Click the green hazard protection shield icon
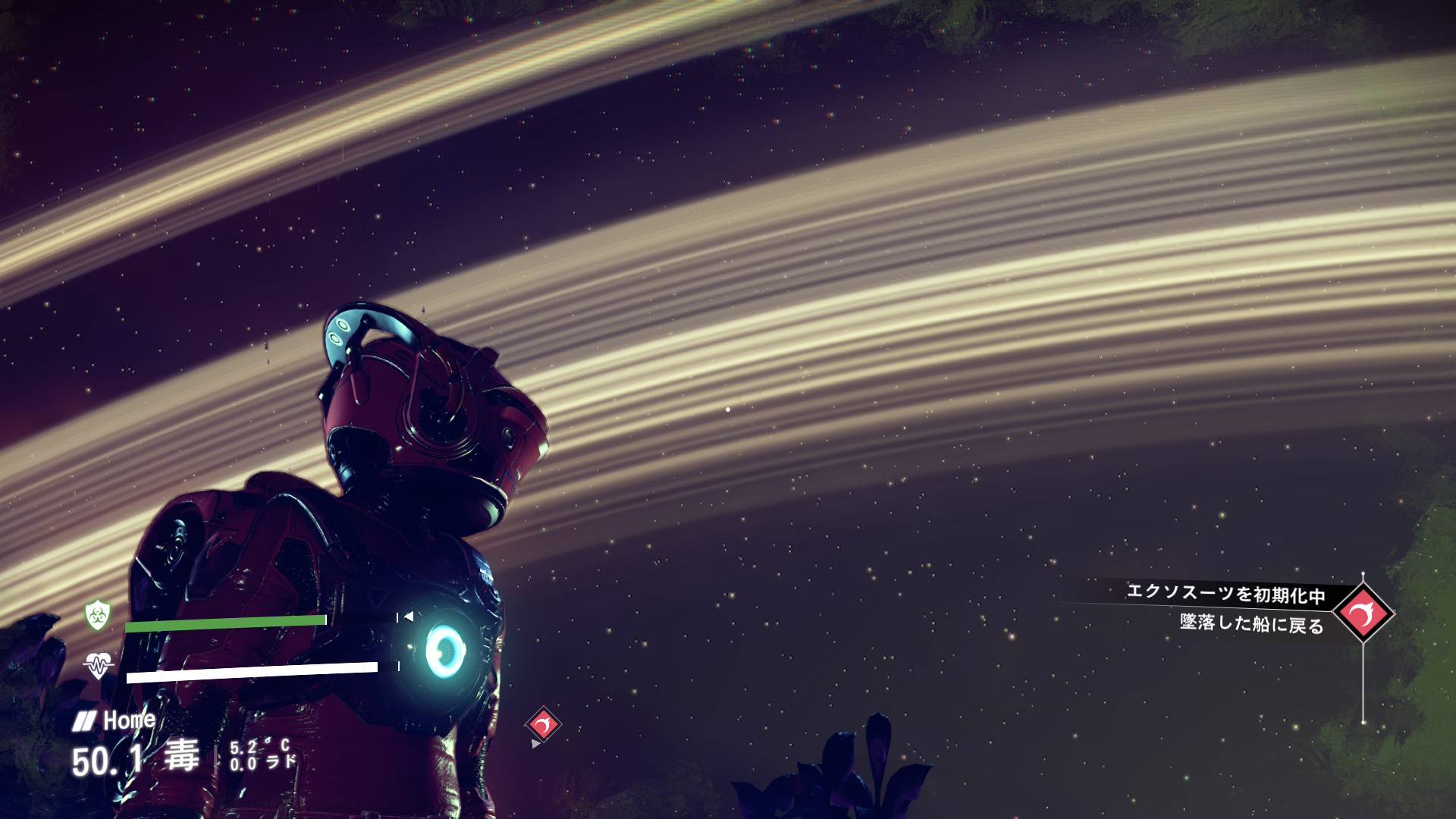Viewport: 1456px width, 819px height. [x=98, y=614]
